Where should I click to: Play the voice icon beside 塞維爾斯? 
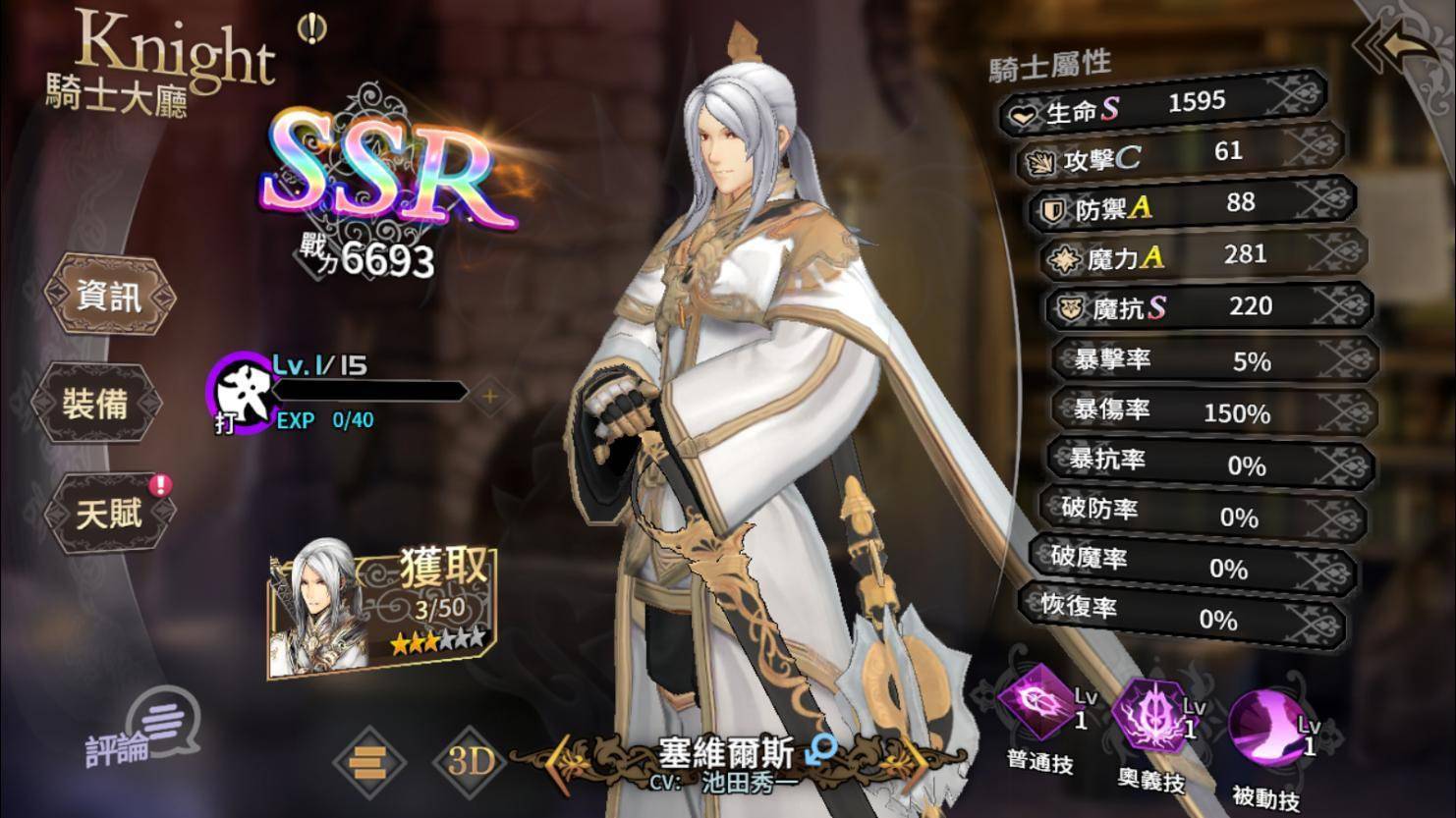pos(820,751)
